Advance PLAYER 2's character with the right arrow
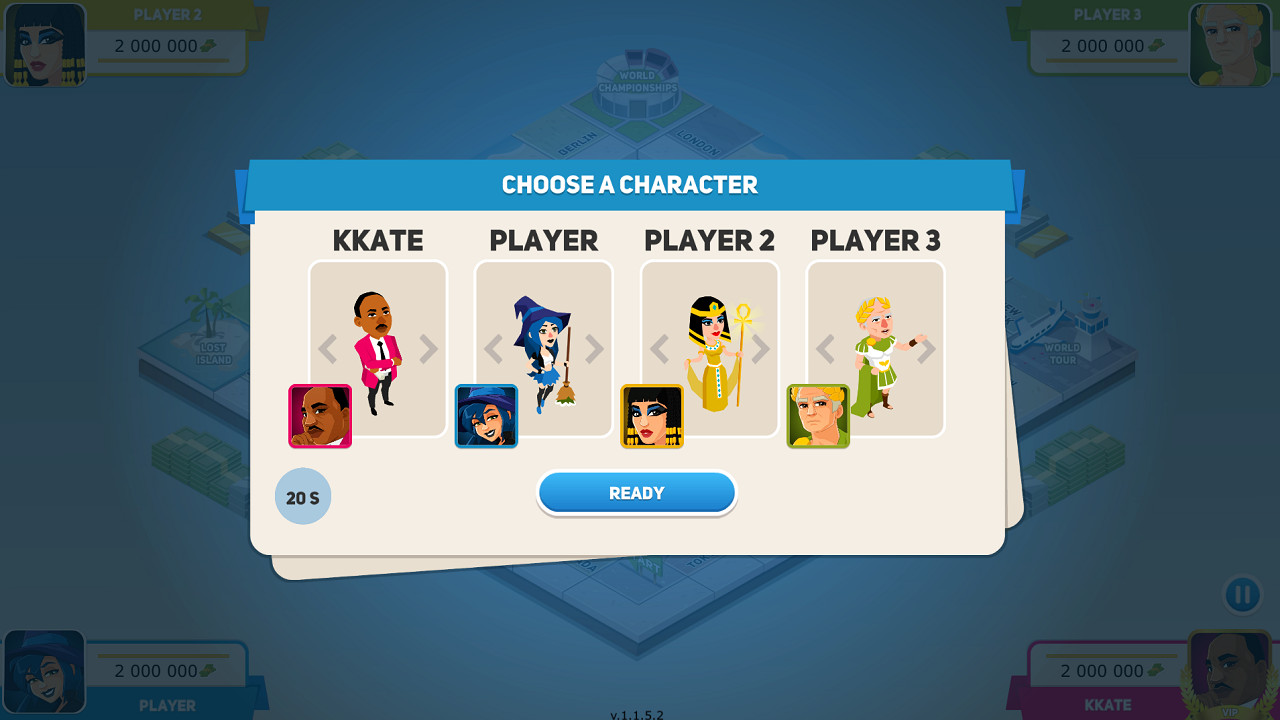The image size is (1280, 720). 760,348
